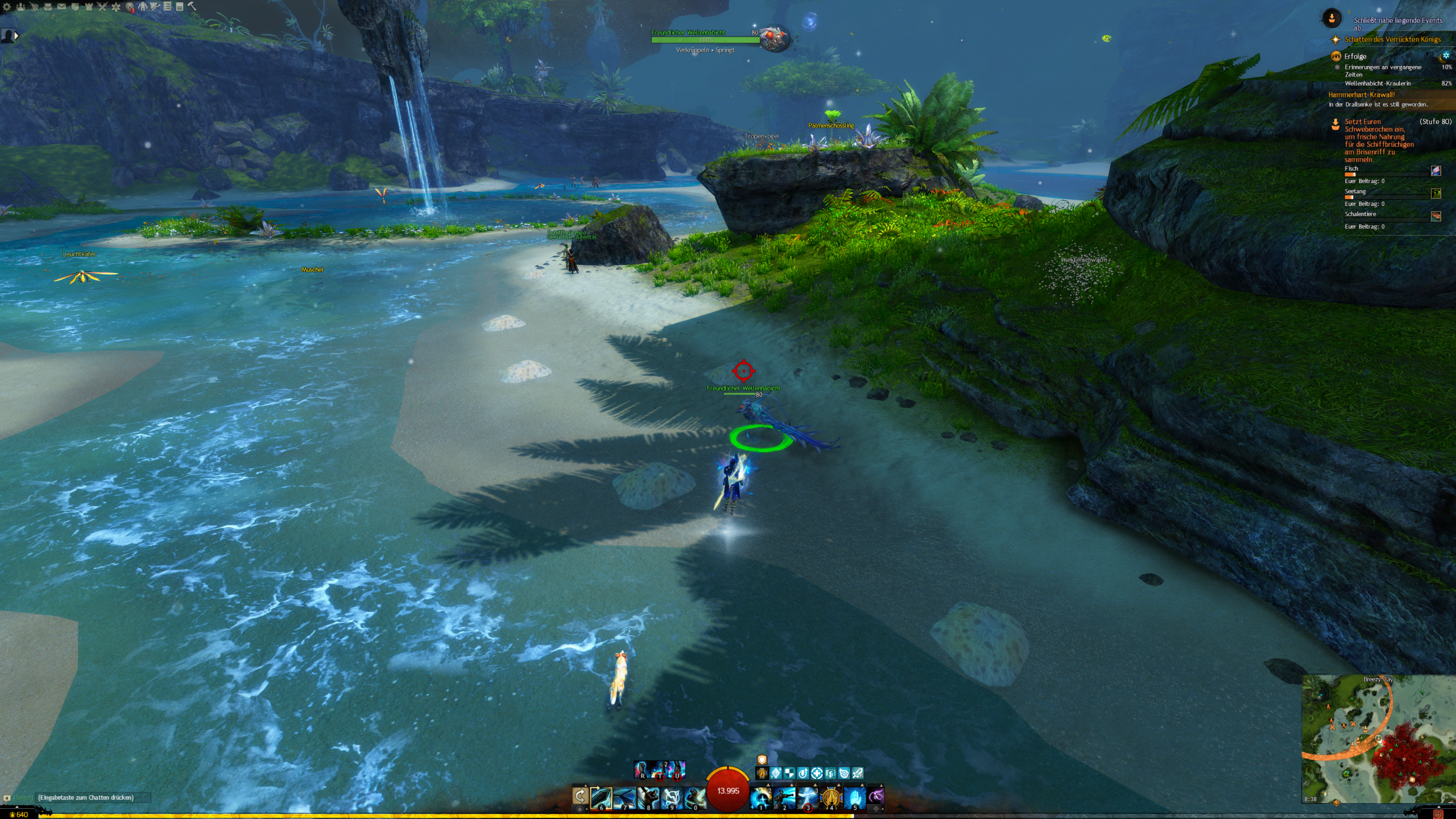The width and height of the screenshot is (1456, 819).
Task: Activate weapon skill 6 with dark blade
Action: 601,797
